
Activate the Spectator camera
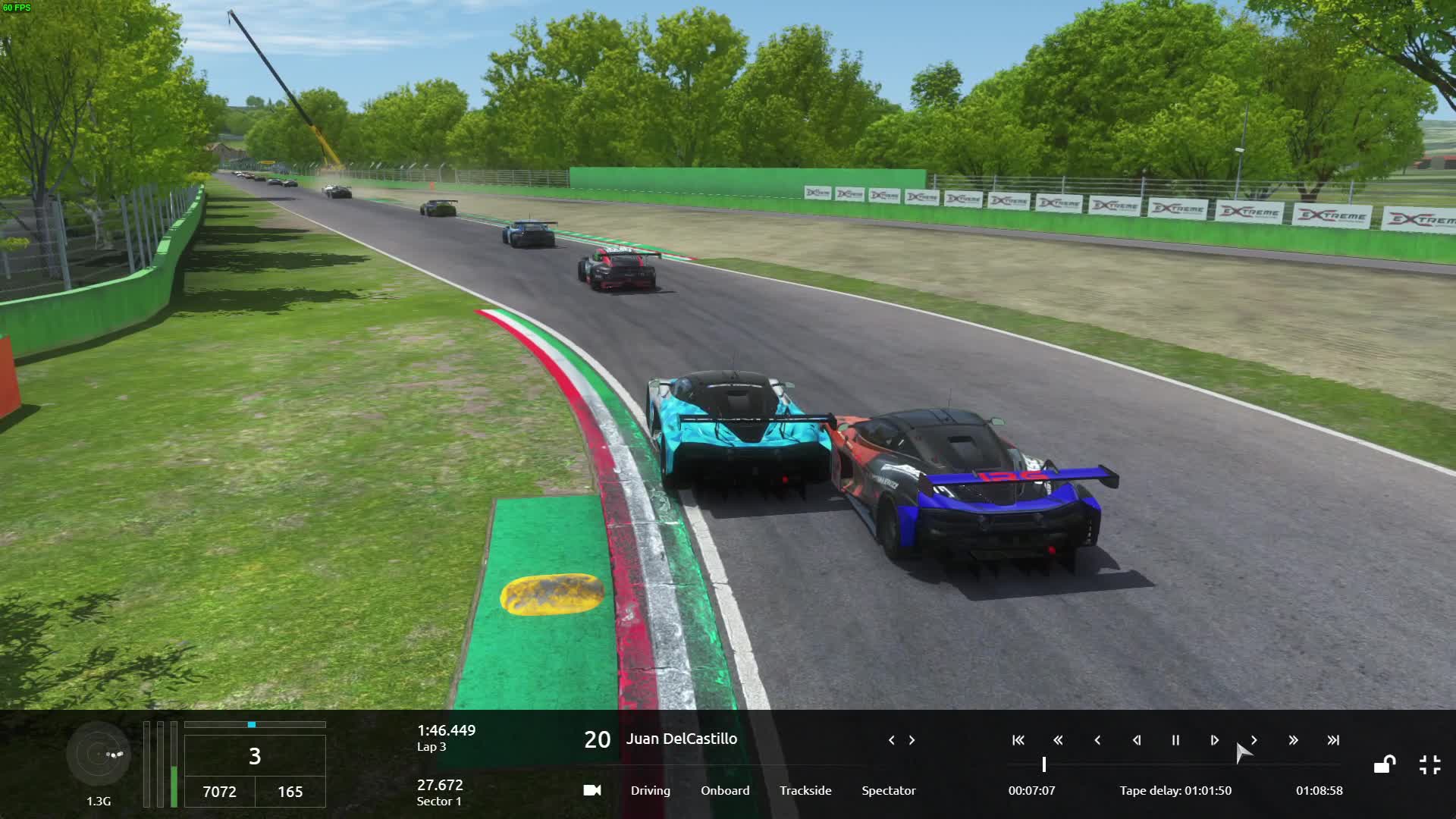[x=888, y=790]
